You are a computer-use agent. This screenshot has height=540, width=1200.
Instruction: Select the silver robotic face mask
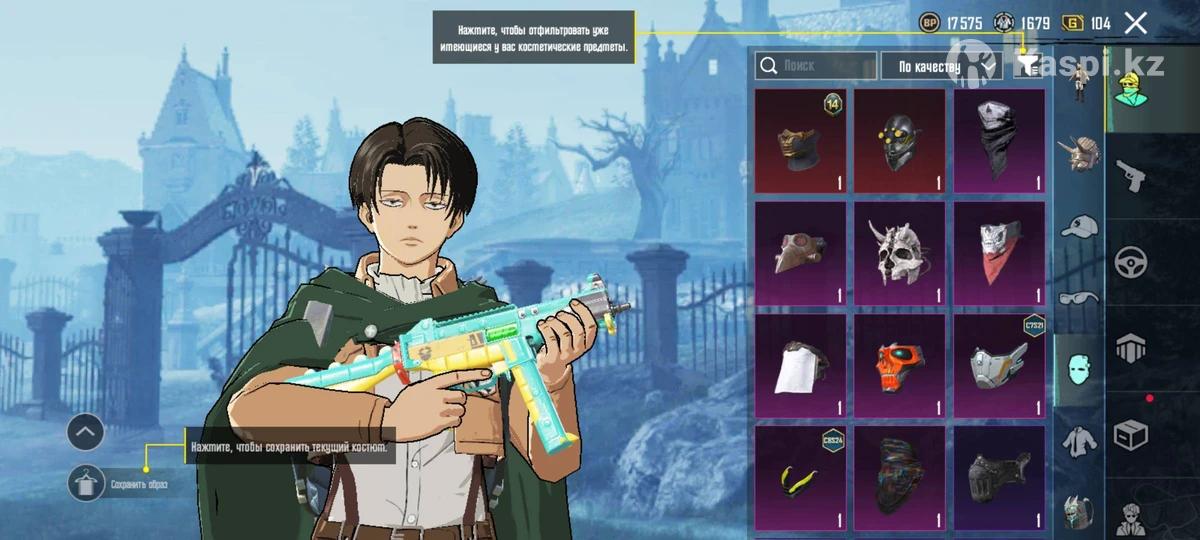point(998,366)
